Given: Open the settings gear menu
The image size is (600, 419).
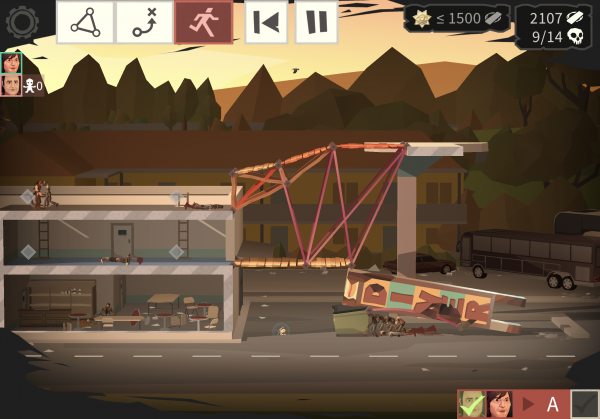Looking at the screenshot, I should point(21,21).
